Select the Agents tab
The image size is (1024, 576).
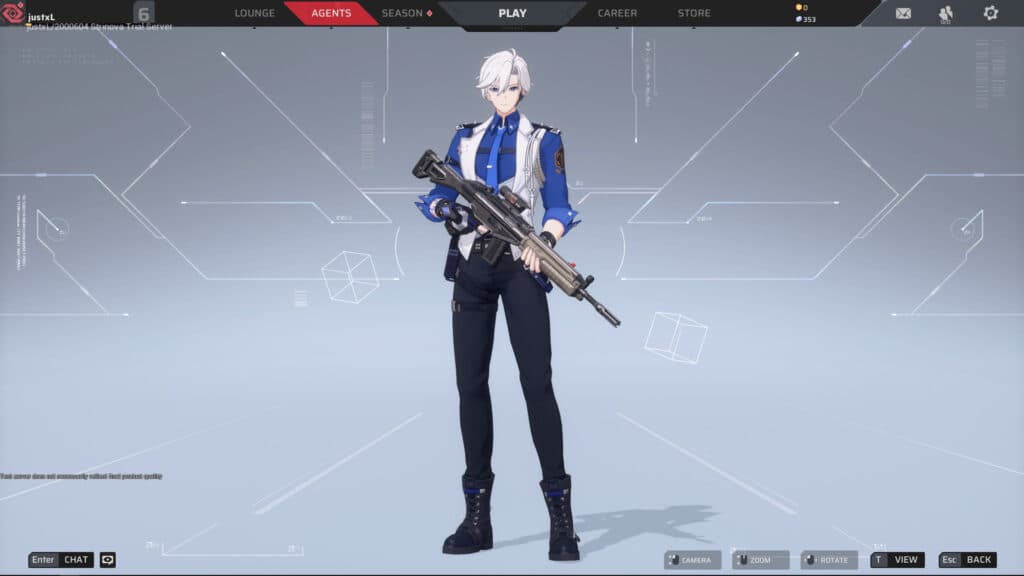(x=331, y=13)
